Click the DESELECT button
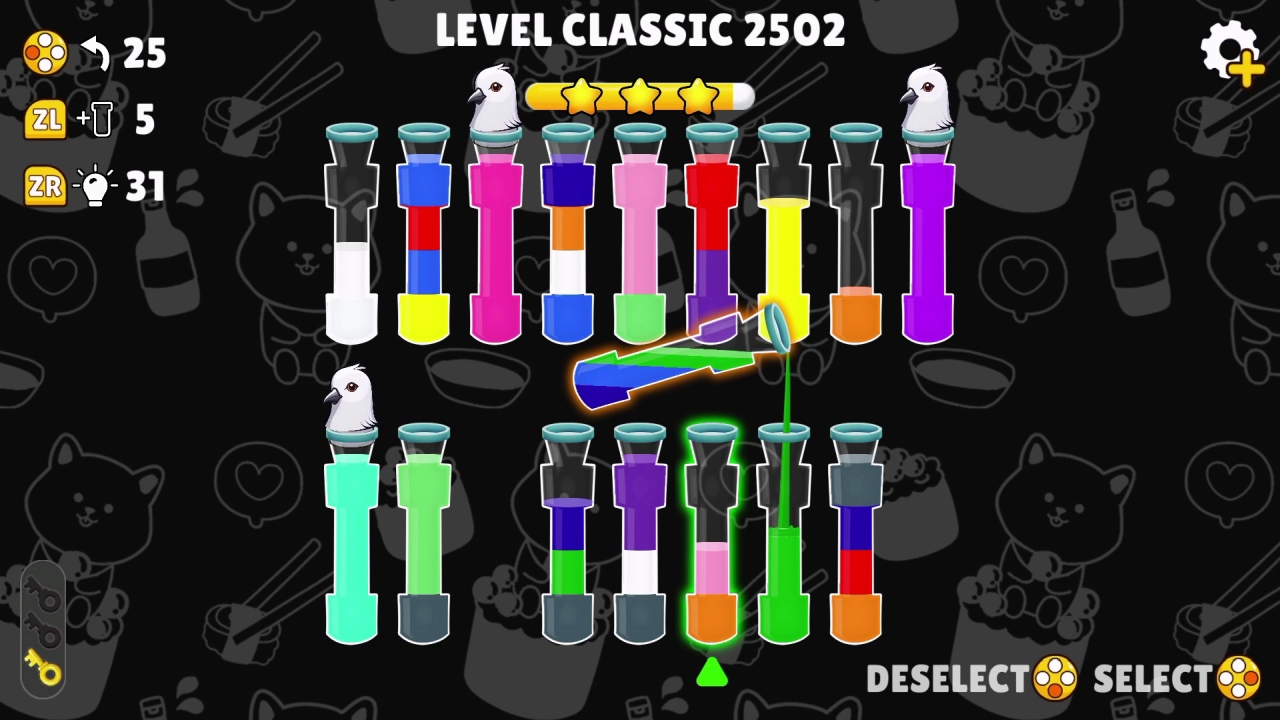The width and height of the screenshot is (1280, 720). point(950,678)
